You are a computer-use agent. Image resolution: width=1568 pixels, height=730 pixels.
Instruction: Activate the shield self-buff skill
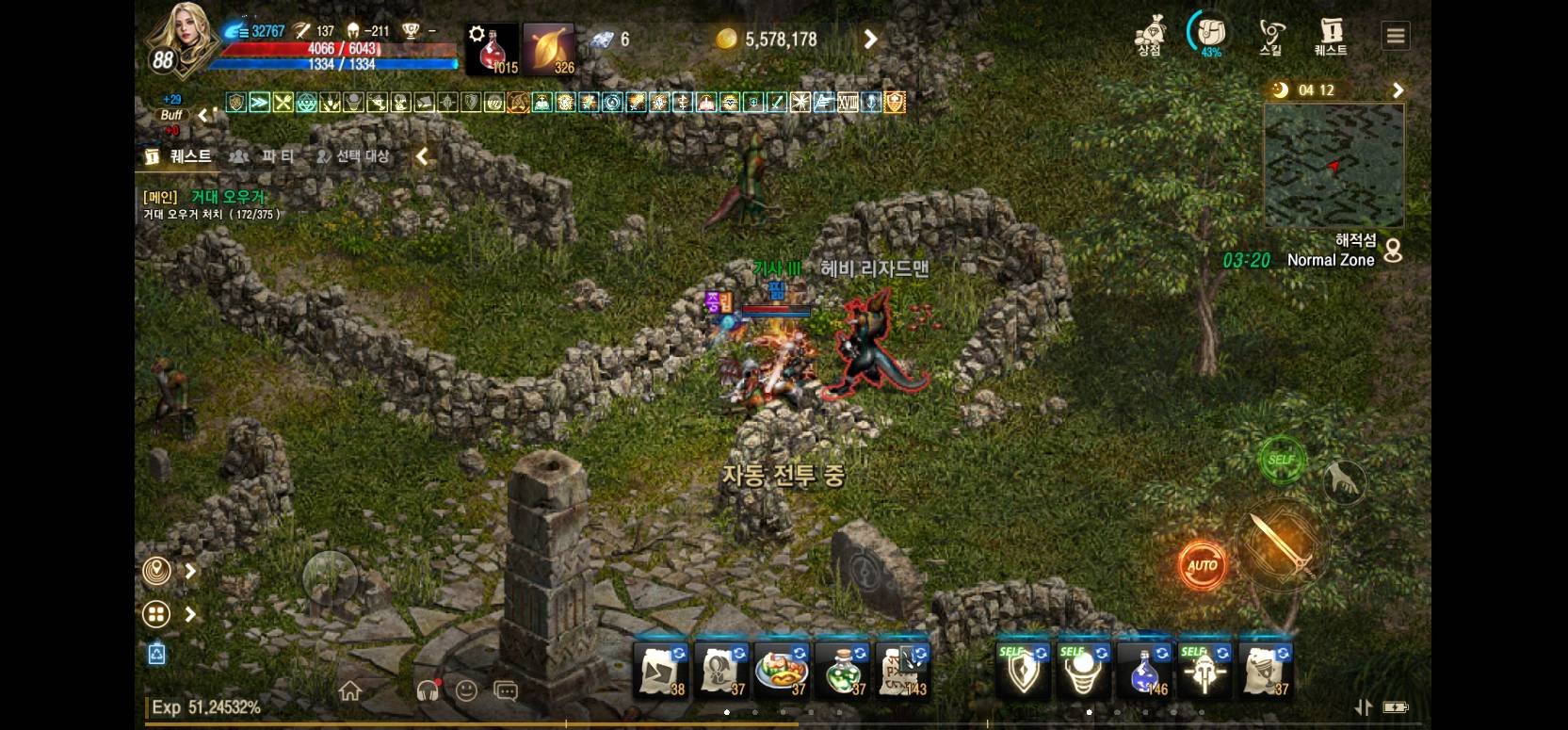click(x=1024, y=671)
